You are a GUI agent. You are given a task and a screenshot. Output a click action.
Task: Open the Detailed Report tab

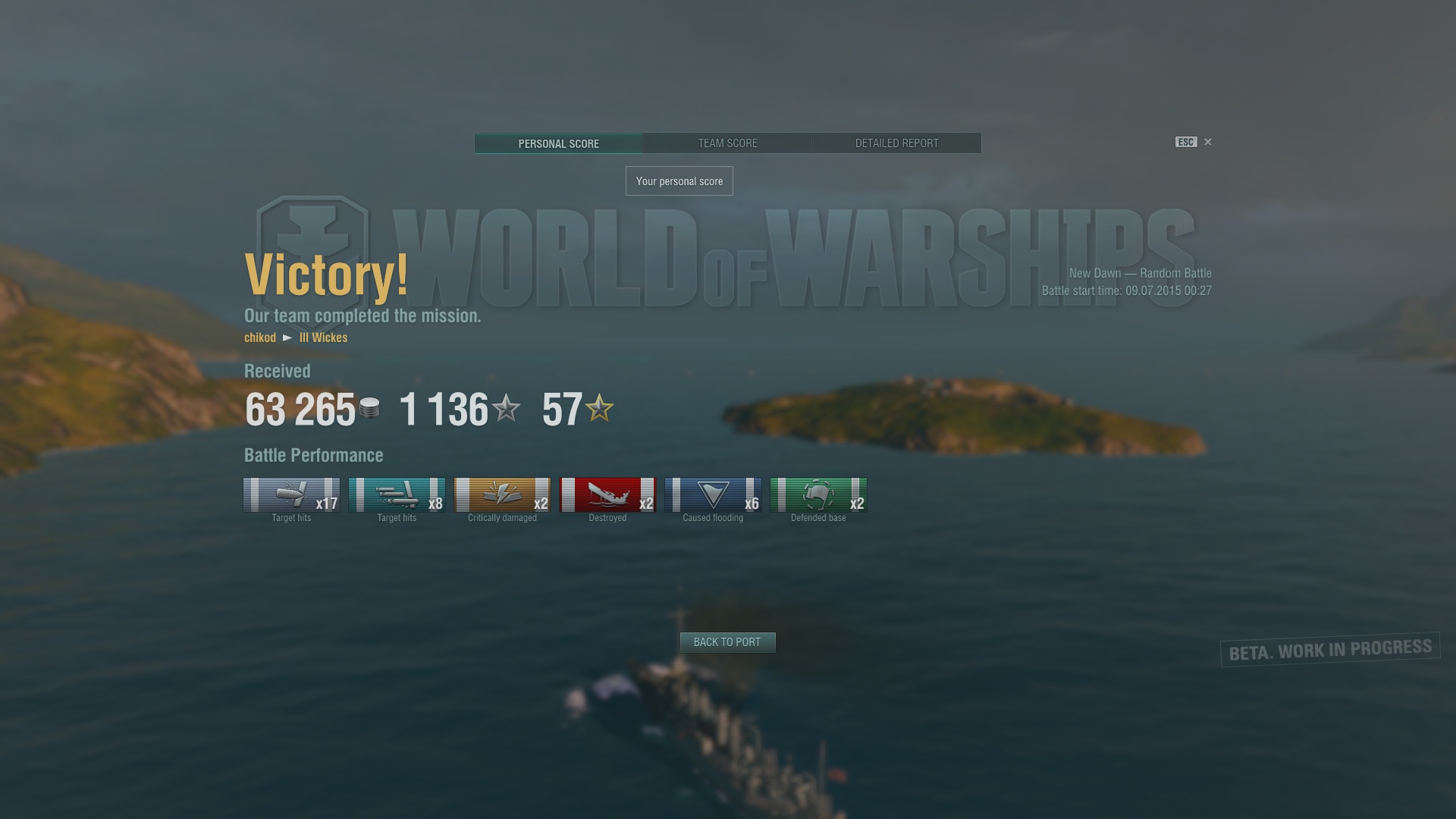[896, 143]
